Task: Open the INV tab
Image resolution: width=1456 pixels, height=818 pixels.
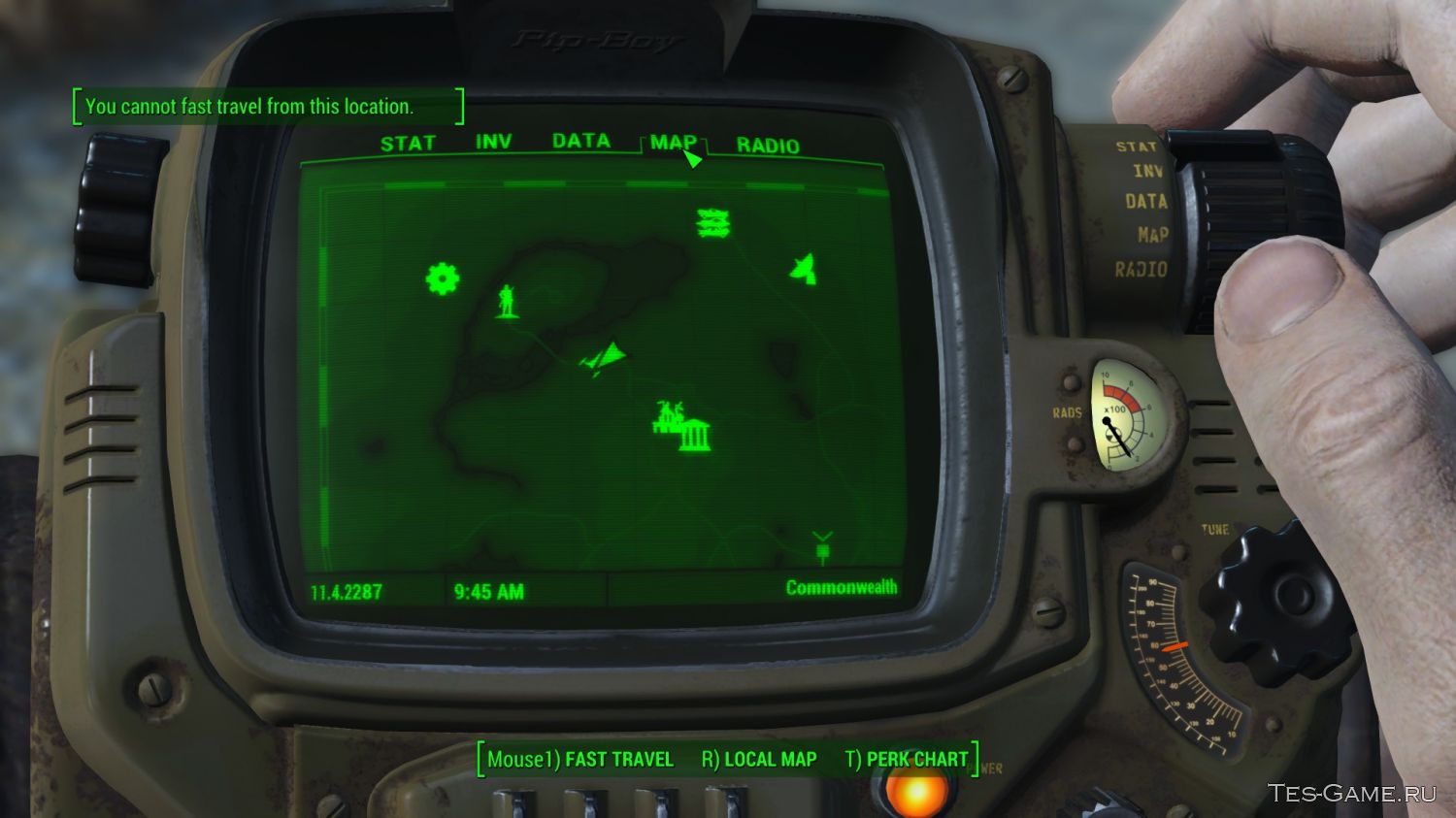Action: click(x=494, y=142)
